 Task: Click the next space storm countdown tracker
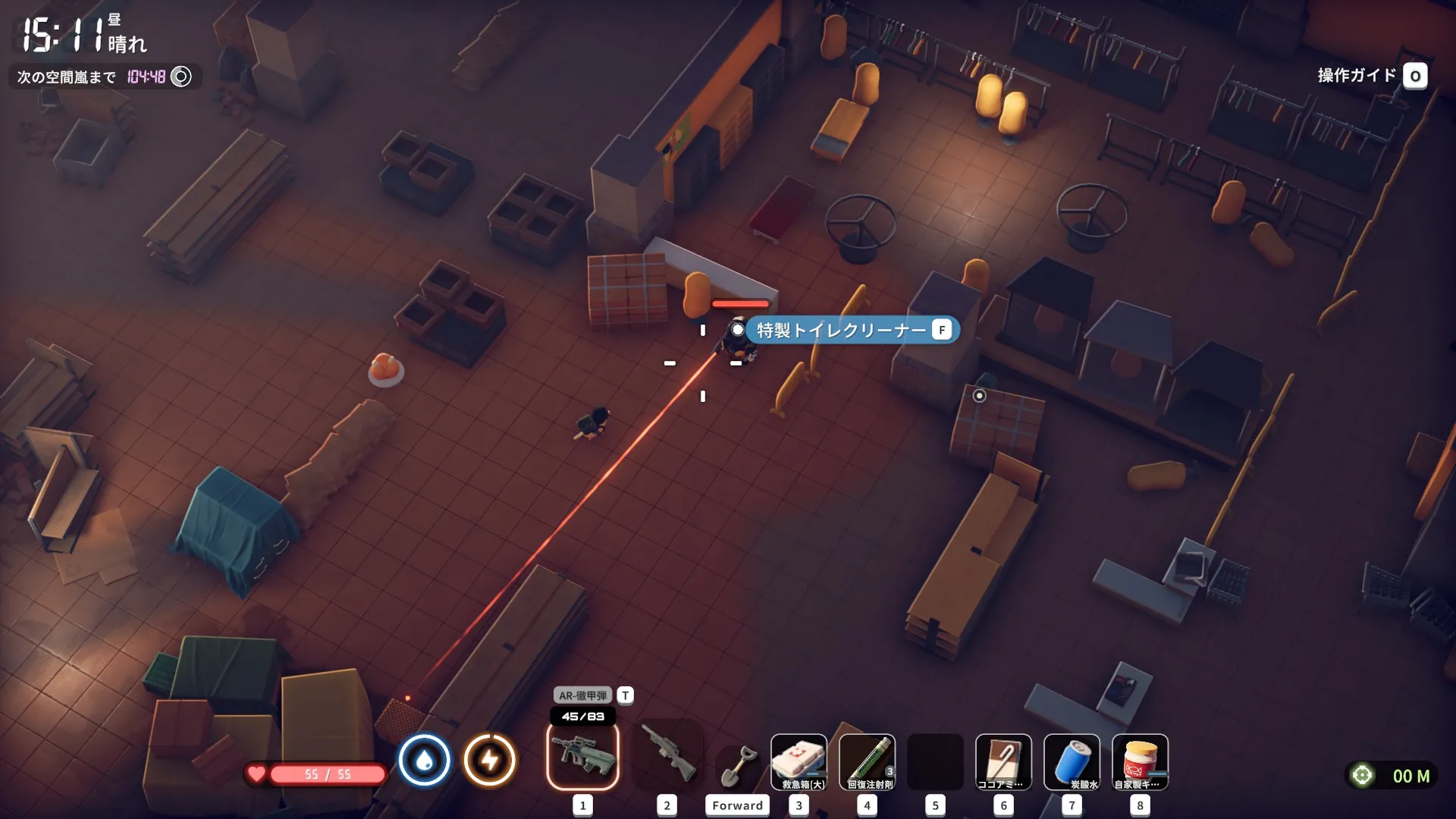(105, 77)
